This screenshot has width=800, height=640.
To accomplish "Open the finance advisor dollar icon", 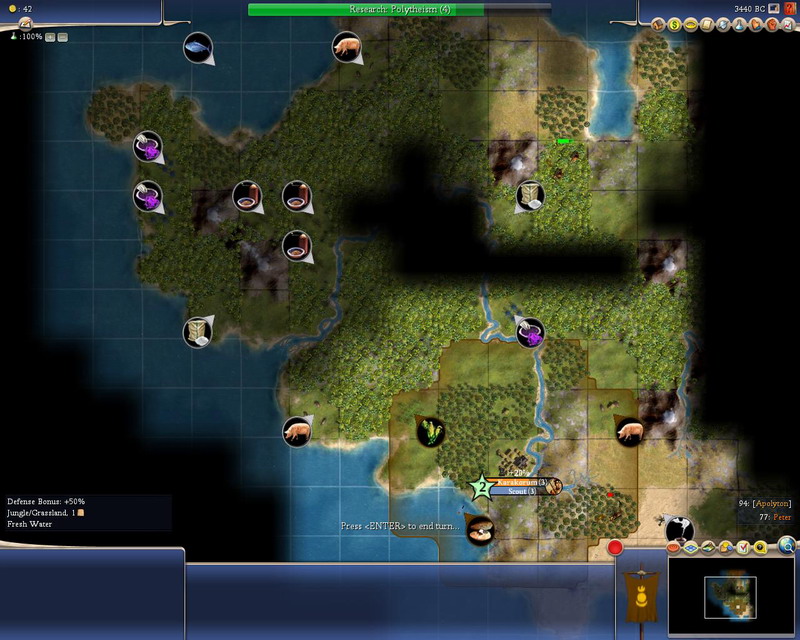I will (x=675, y=24).
